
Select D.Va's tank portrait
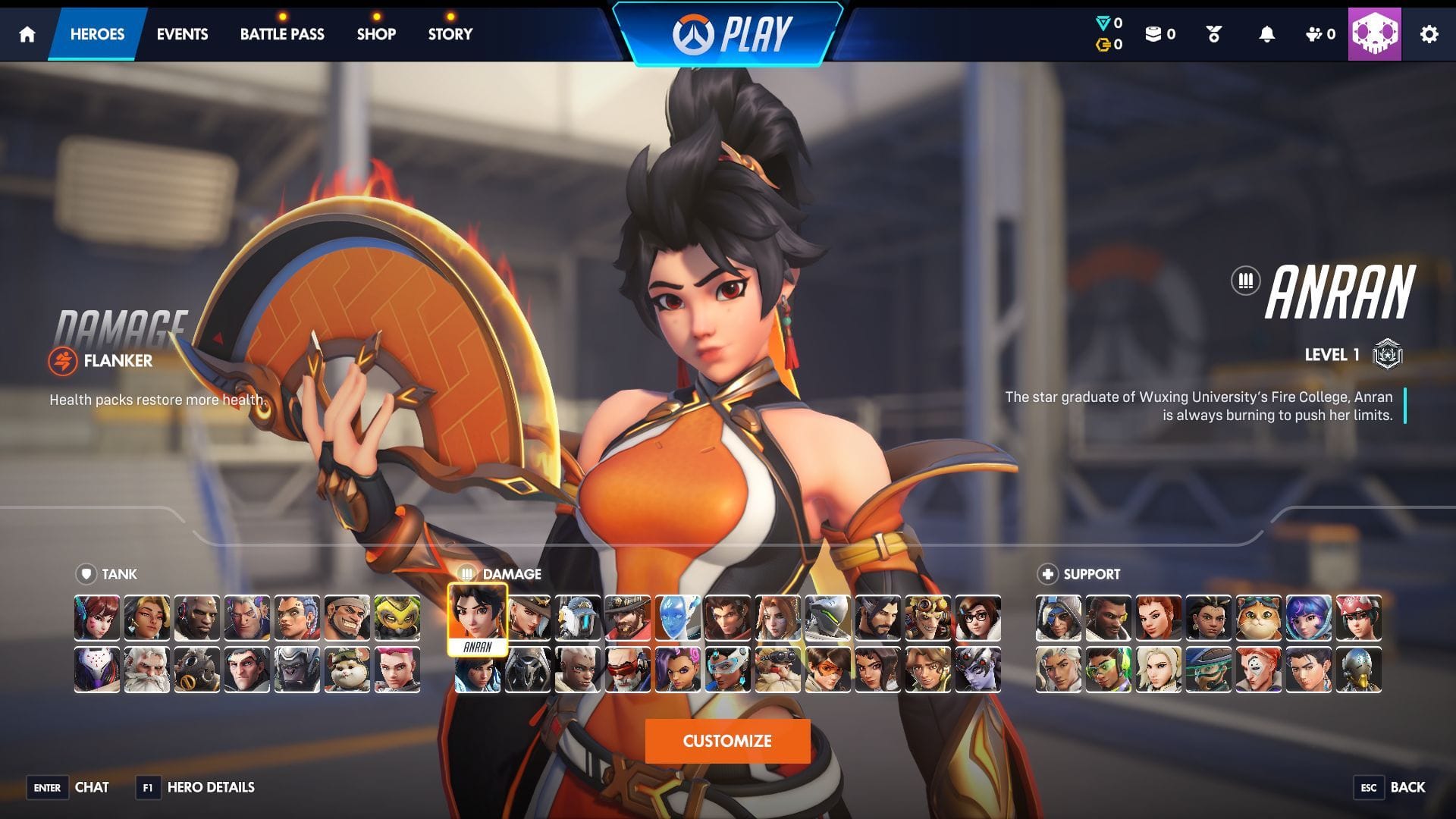point(97,618)
